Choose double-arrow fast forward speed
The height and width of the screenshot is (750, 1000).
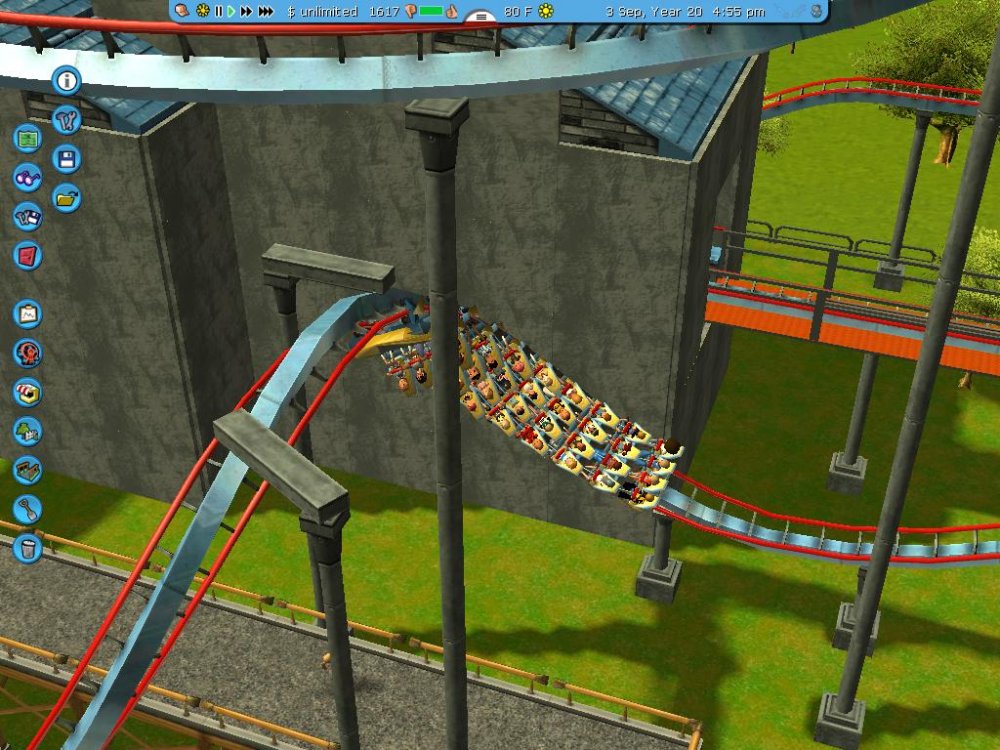click(246, 11)
